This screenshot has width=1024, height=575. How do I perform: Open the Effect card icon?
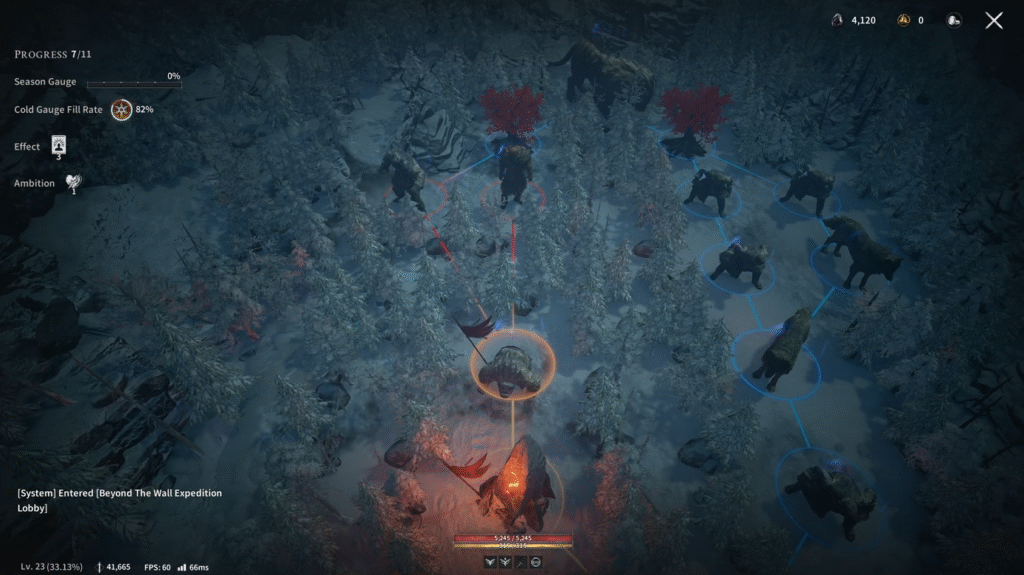pyautogui.click(x=58, y=146)
